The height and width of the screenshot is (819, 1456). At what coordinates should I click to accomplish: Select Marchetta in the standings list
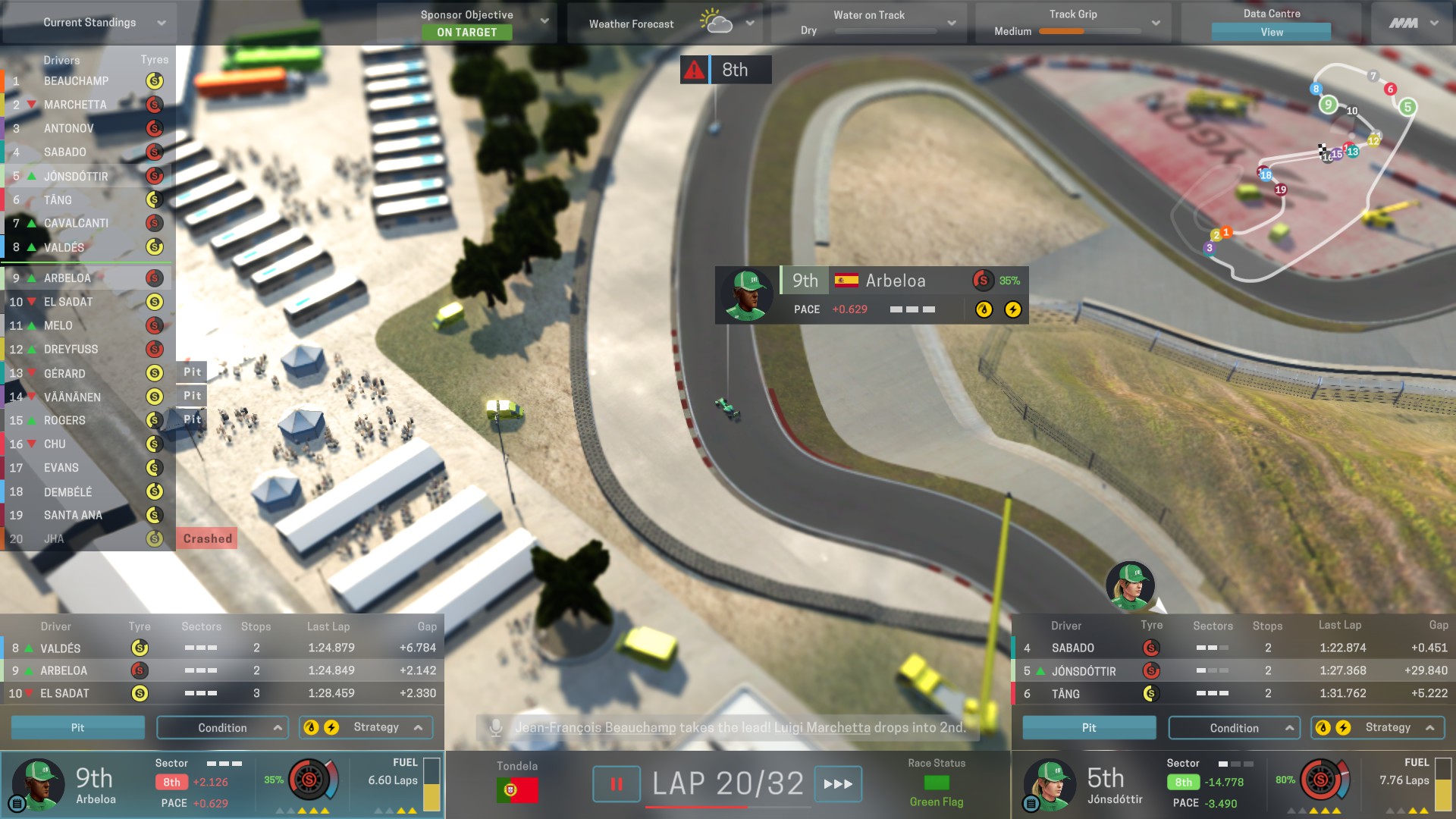click(x=75, y=105)
